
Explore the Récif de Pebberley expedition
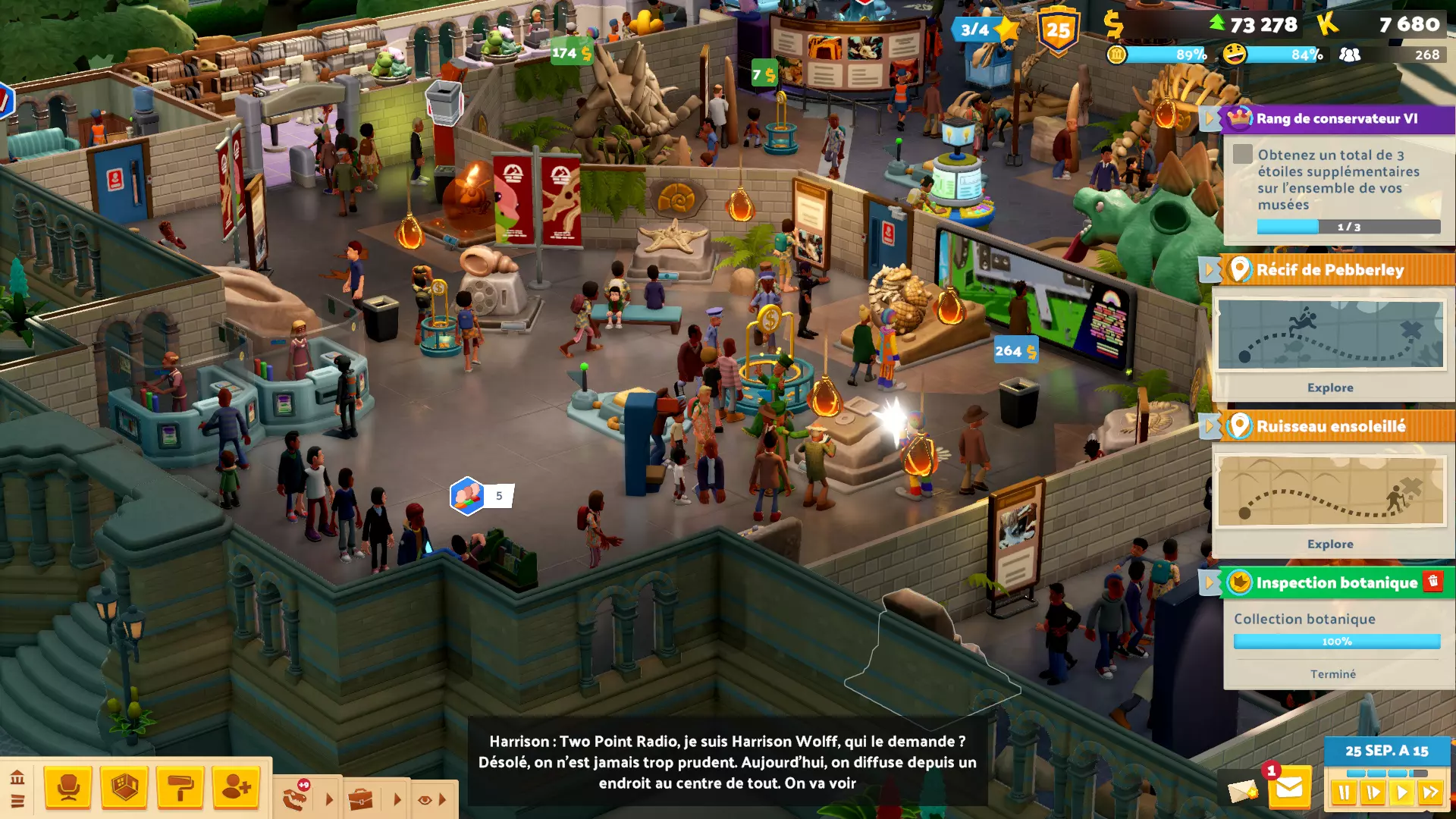[1329, 388]
